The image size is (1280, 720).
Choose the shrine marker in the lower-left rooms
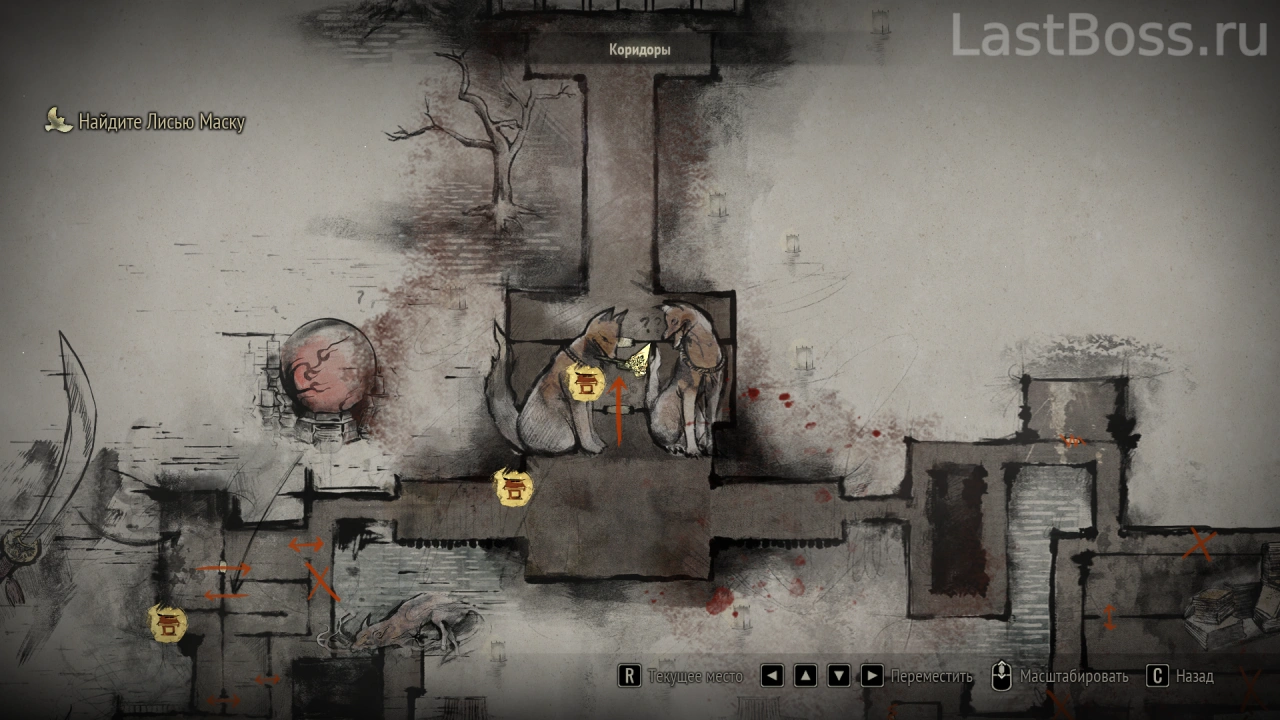click(x=168, y=624)
